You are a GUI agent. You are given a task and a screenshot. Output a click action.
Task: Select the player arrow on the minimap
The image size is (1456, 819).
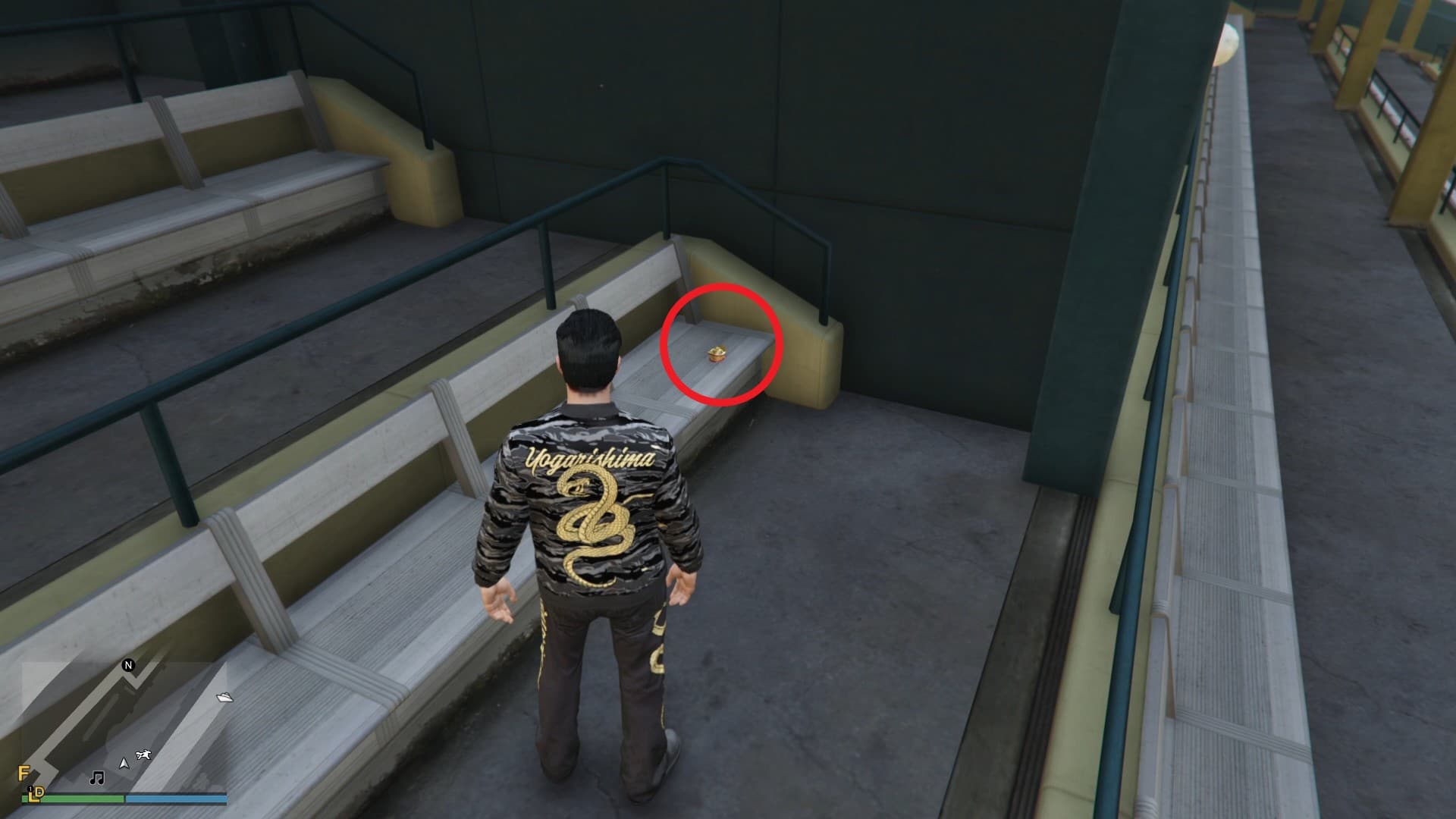click(x=123, y=761)
